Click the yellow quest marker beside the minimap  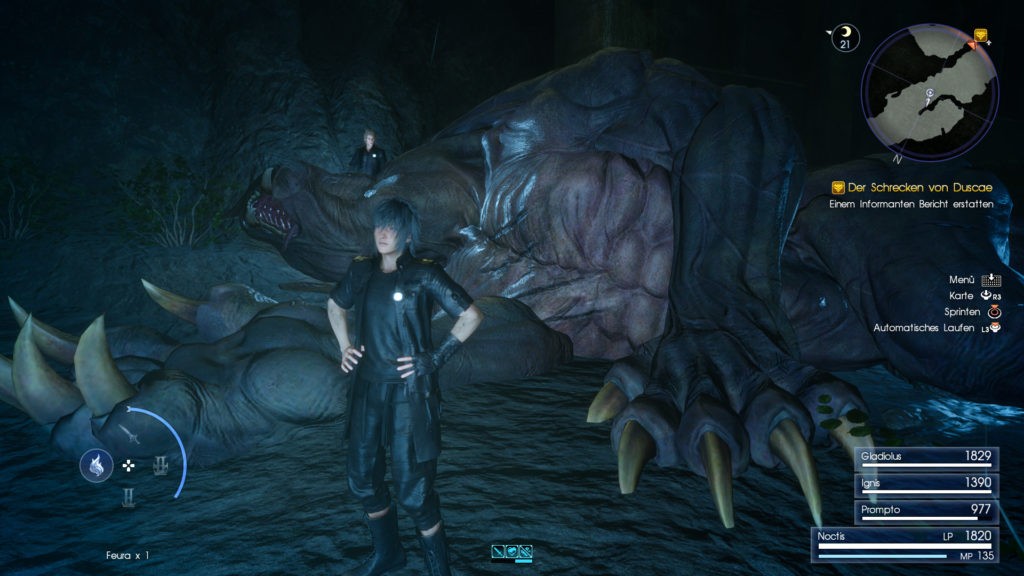point(980,35)
